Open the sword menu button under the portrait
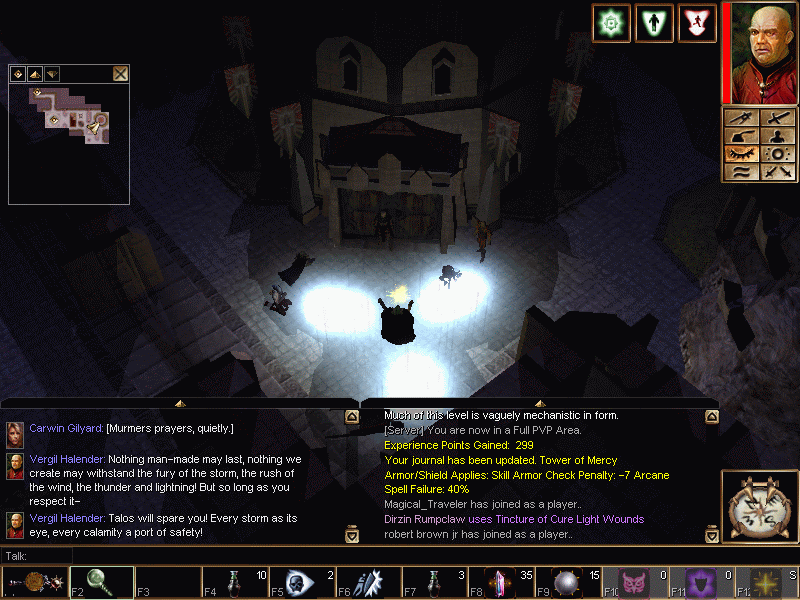This screenshot has width=800, height=600. [777, 118]
